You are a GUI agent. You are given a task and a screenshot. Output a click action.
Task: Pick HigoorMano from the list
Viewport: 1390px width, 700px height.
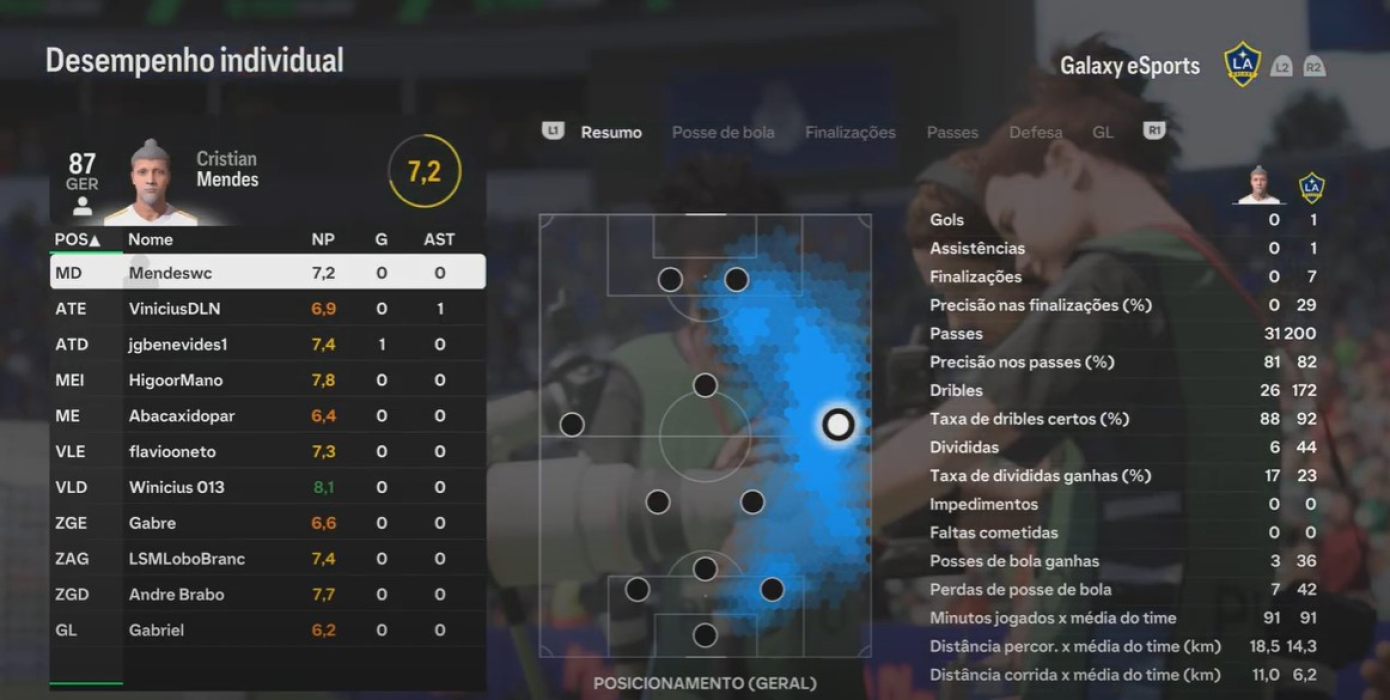pos(267,380)
